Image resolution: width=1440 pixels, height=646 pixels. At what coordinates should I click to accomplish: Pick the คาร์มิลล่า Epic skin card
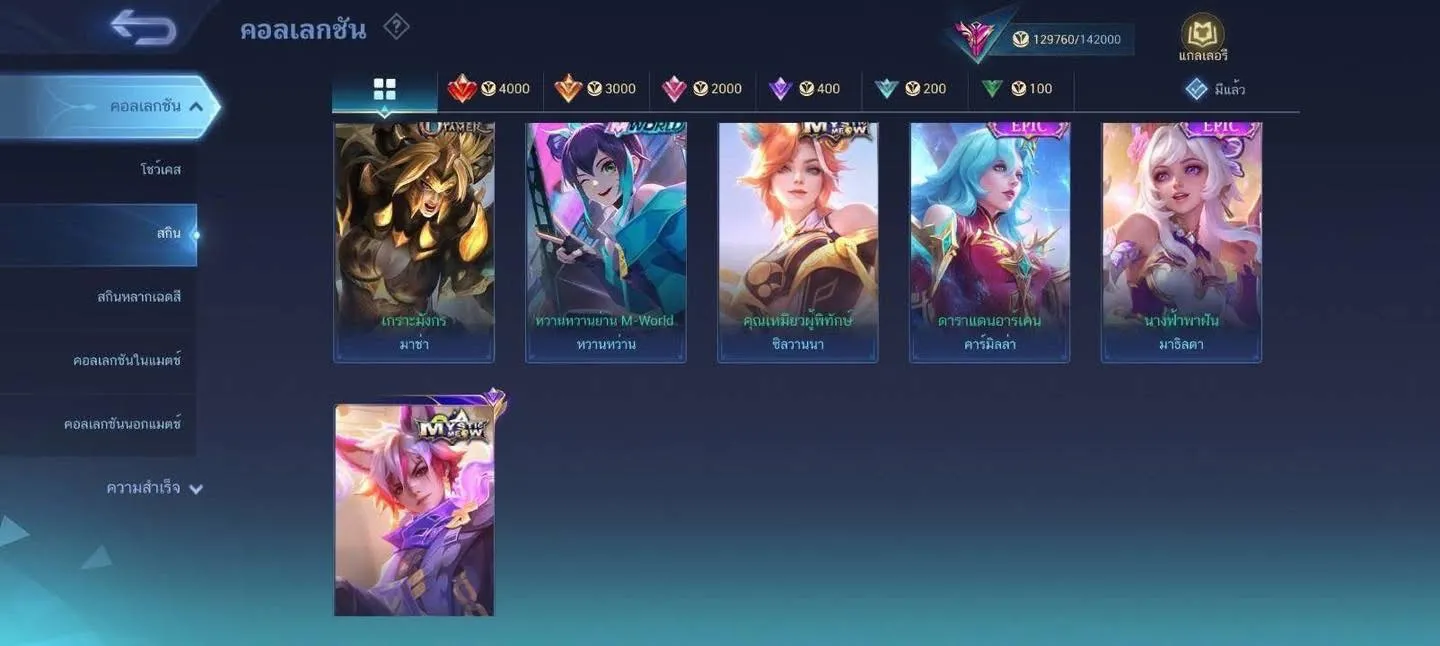coord(990,240)
